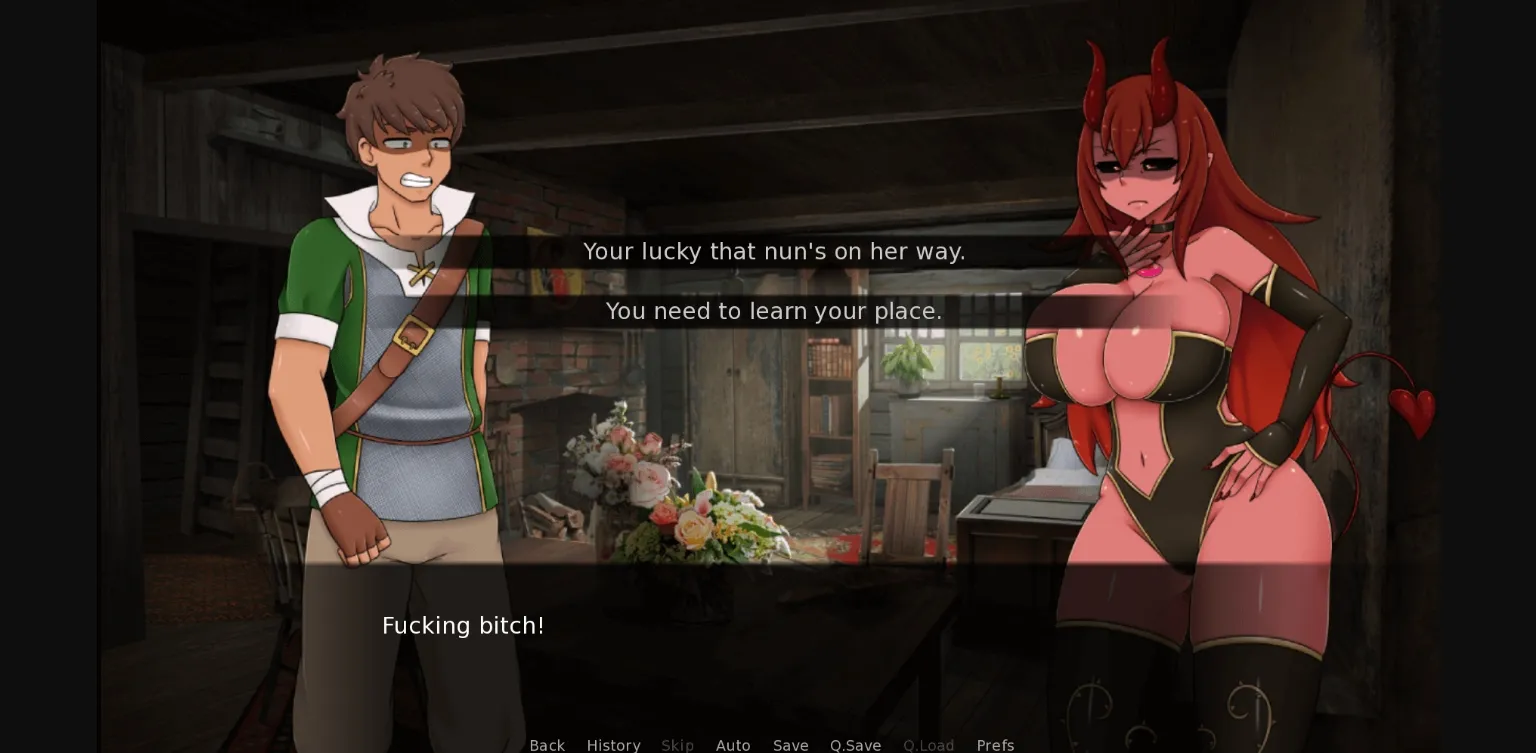Choose "You need to learn your place."
1536x753 pixels.
point(773,311)
